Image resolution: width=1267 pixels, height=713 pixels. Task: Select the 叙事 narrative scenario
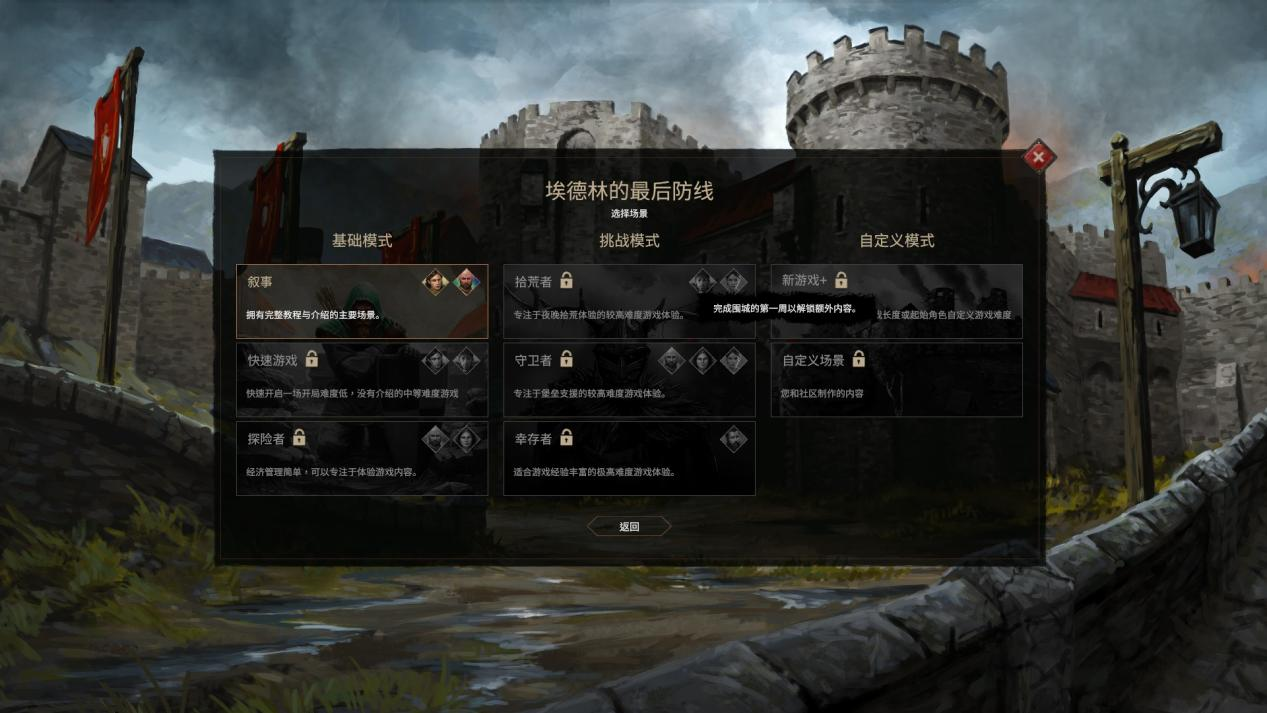tap(361, 301)
